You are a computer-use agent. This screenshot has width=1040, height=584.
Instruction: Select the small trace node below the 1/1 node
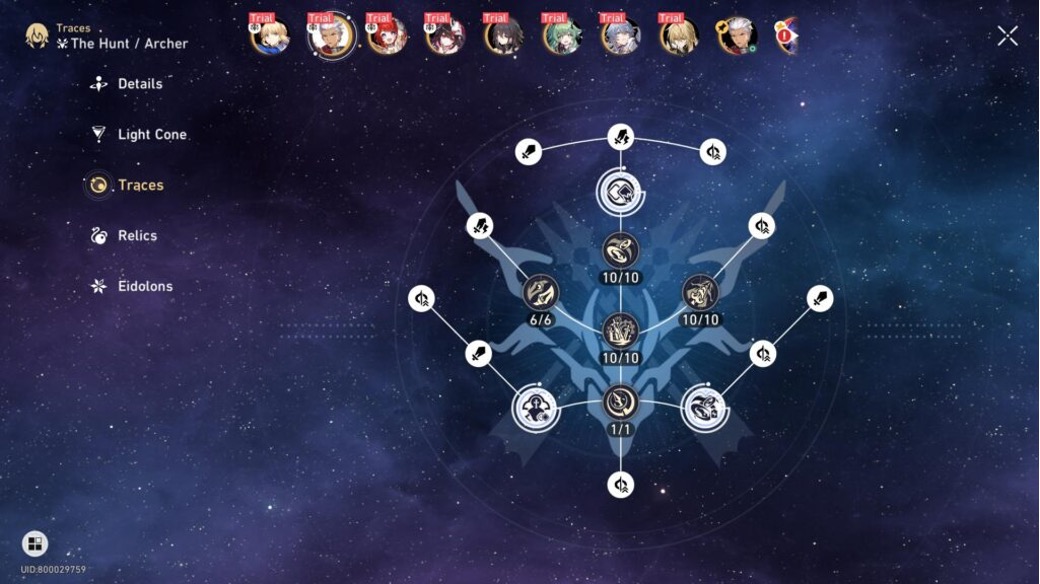click(x=621, y=485)
